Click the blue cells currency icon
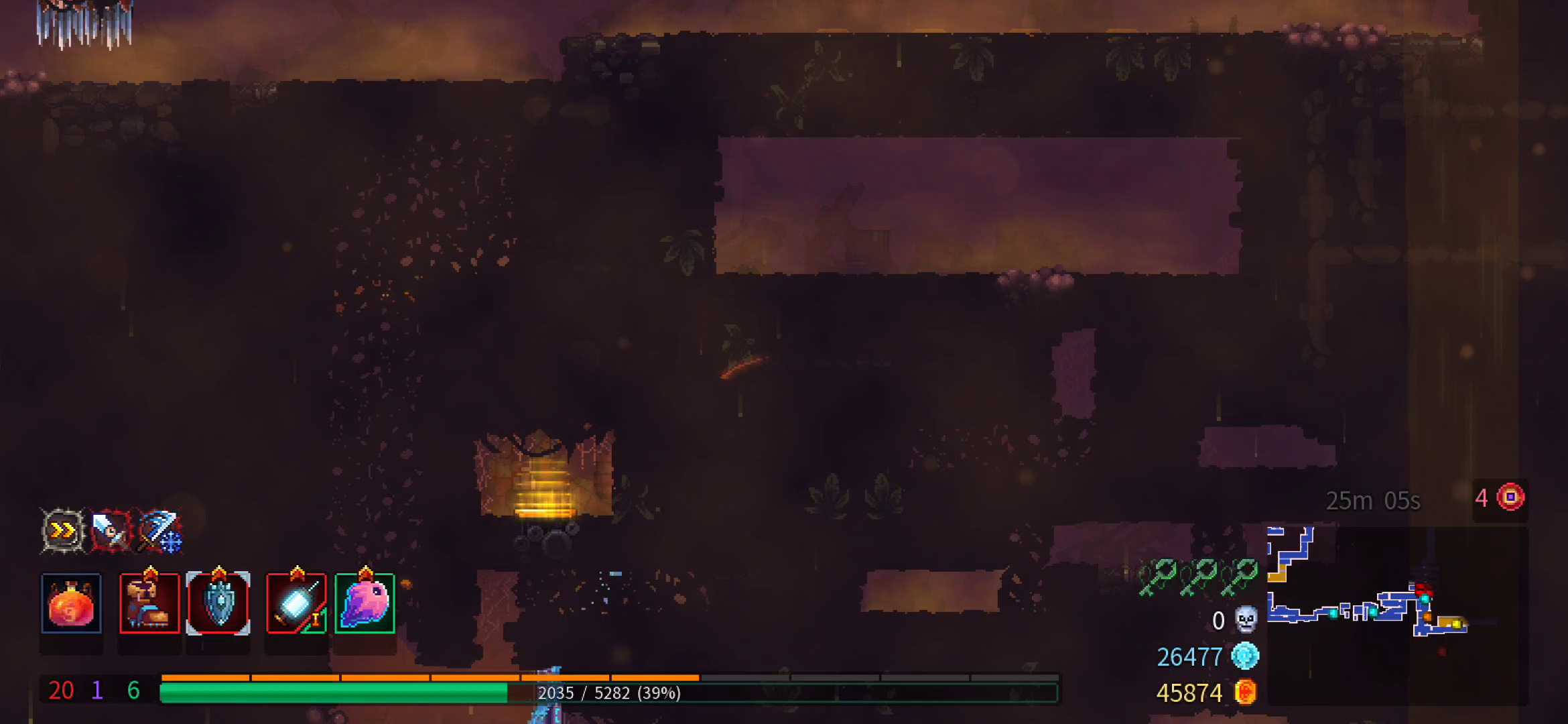Screen dimensions: 1568x724 point(1245,656)
